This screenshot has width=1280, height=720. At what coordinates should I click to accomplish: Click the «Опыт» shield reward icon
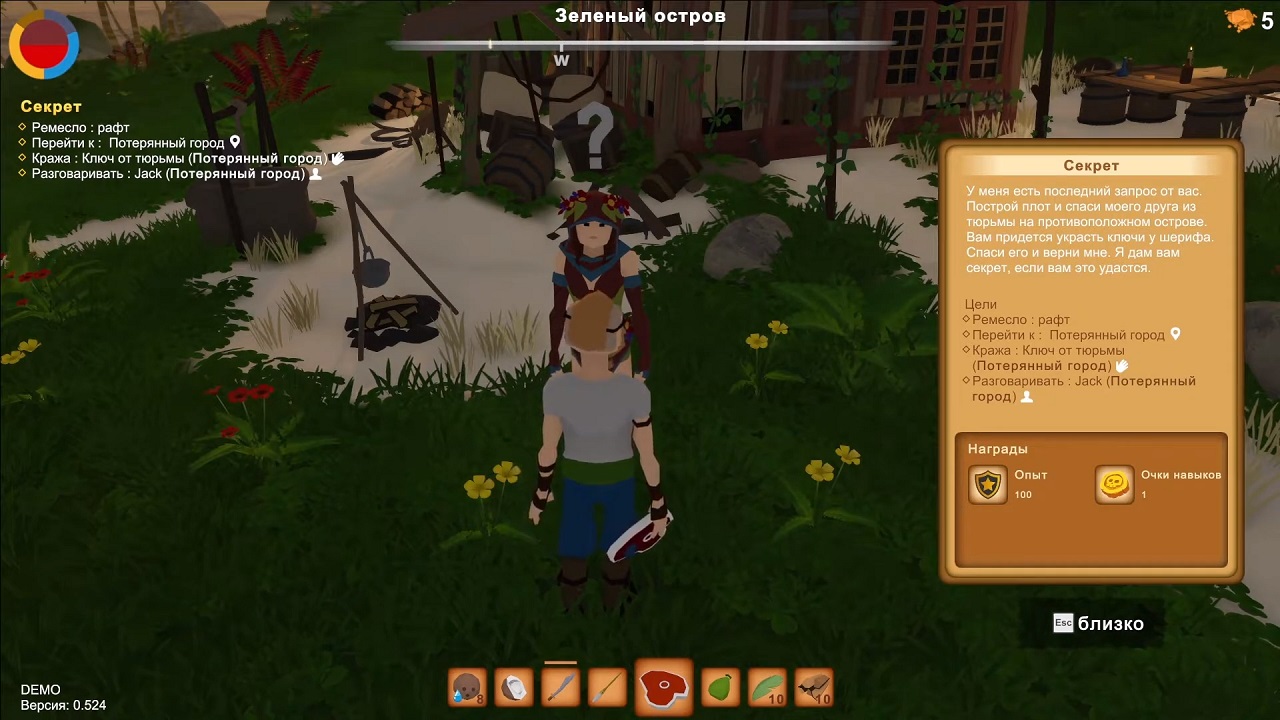[988, 485]
